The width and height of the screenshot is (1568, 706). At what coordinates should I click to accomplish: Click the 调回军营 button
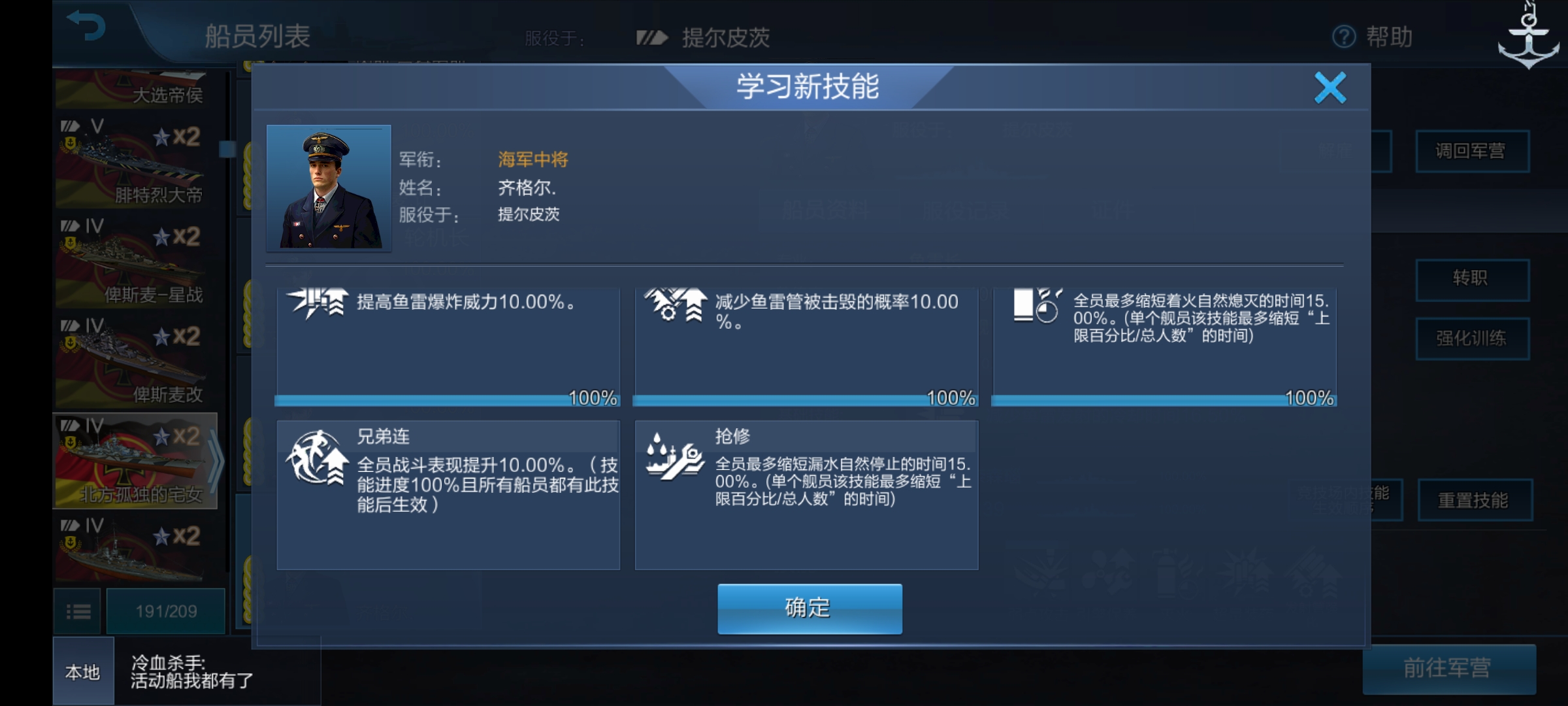[1473, 152]
